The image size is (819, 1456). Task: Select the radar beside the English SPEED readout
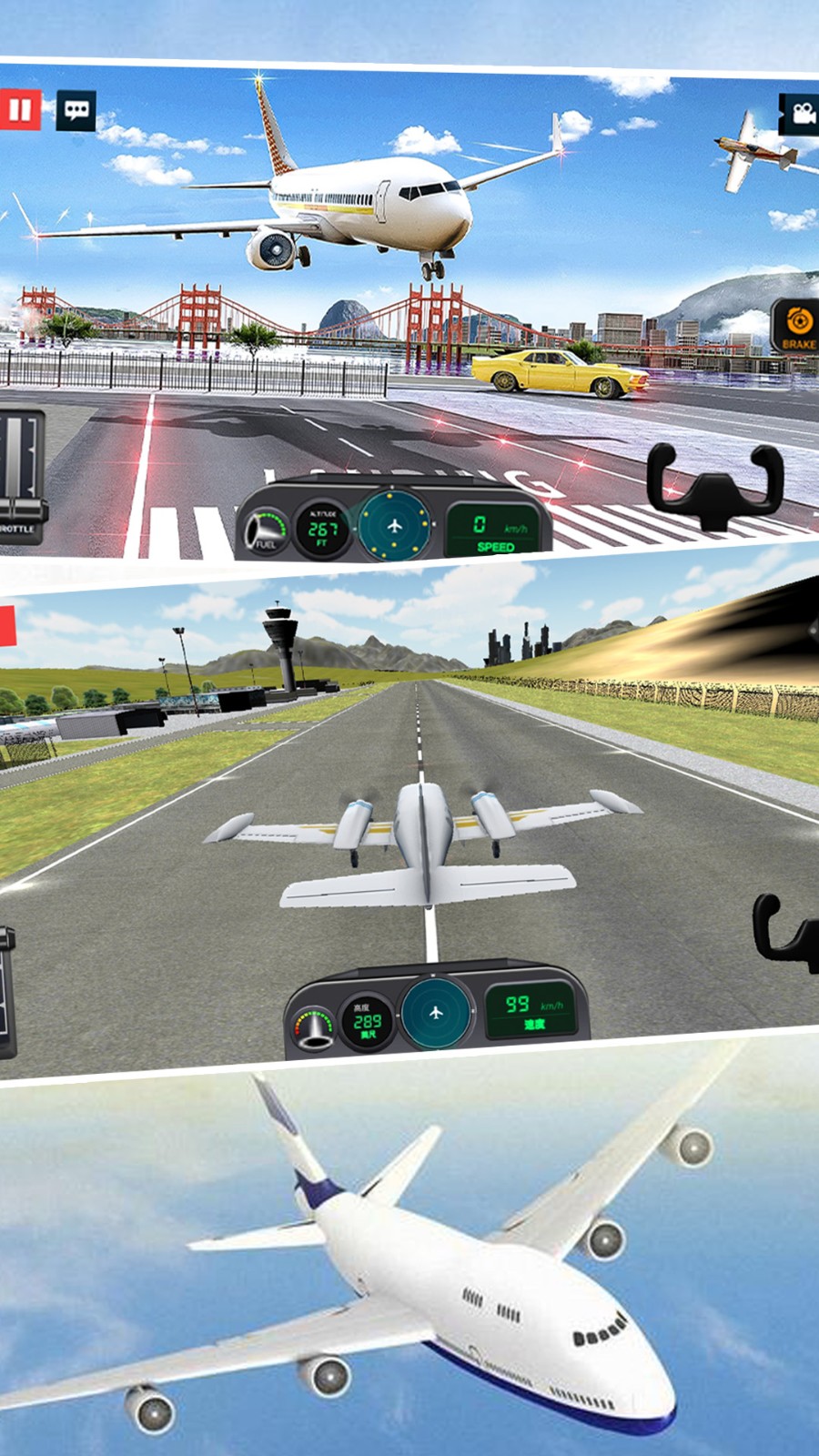(x=394, y=525)
